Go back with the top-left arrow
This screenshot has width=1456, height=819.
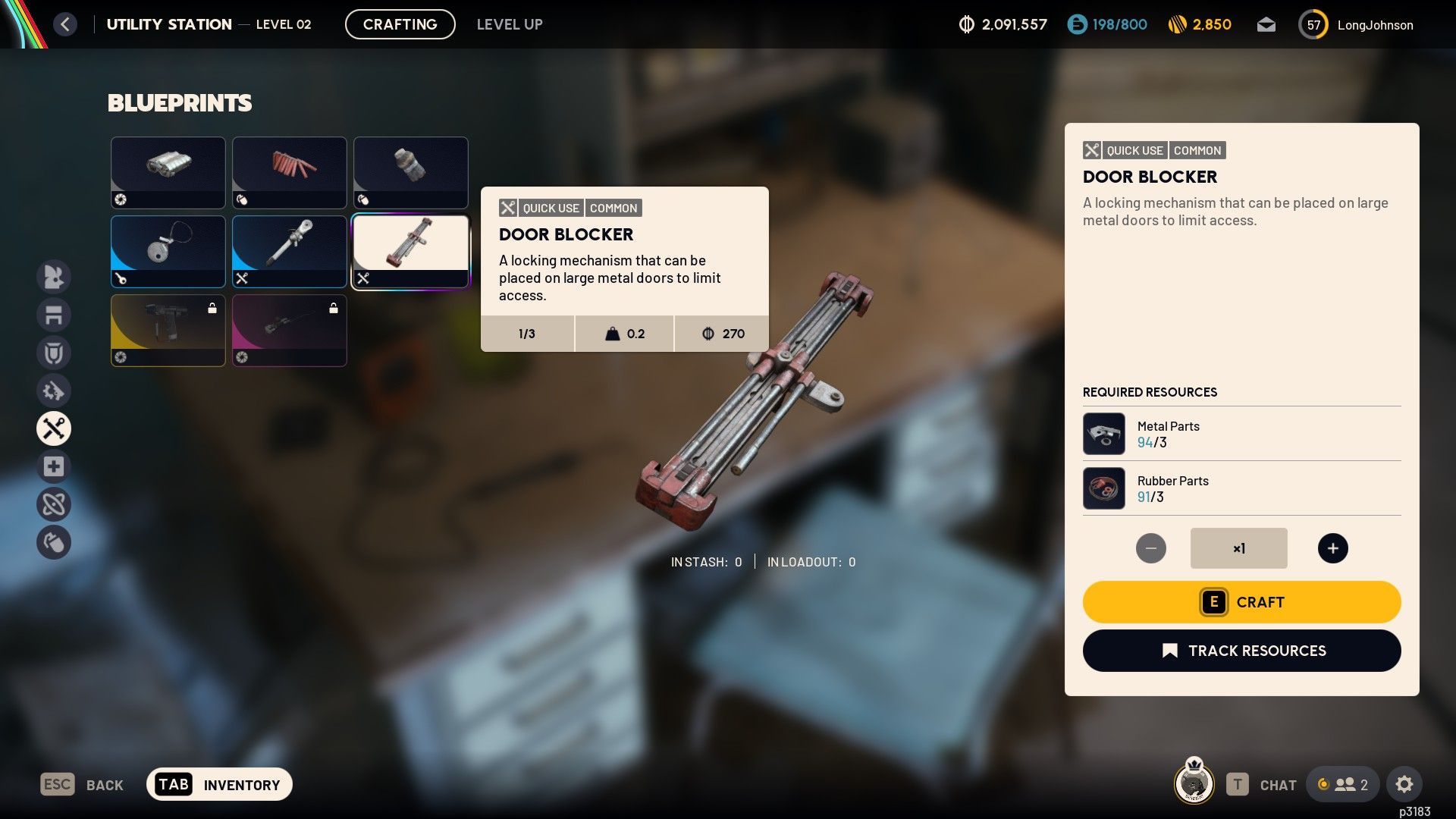65,24
